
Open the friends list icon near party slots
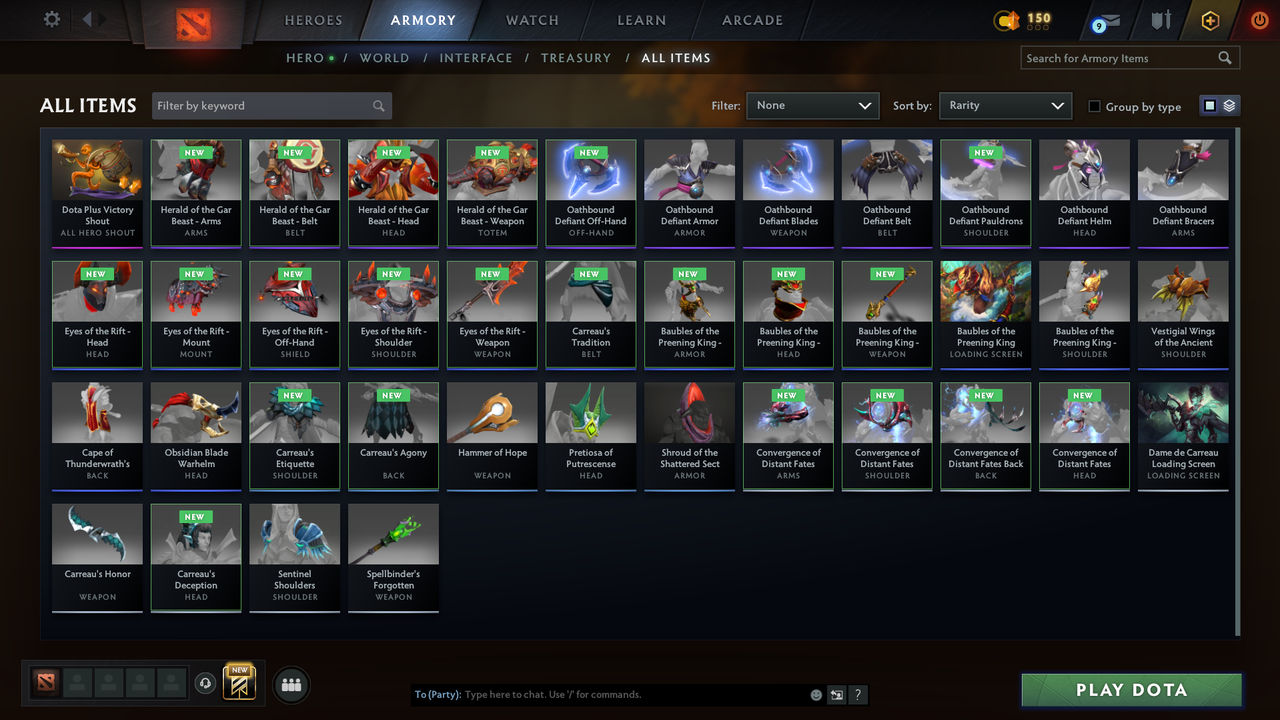tap(290, 684)
